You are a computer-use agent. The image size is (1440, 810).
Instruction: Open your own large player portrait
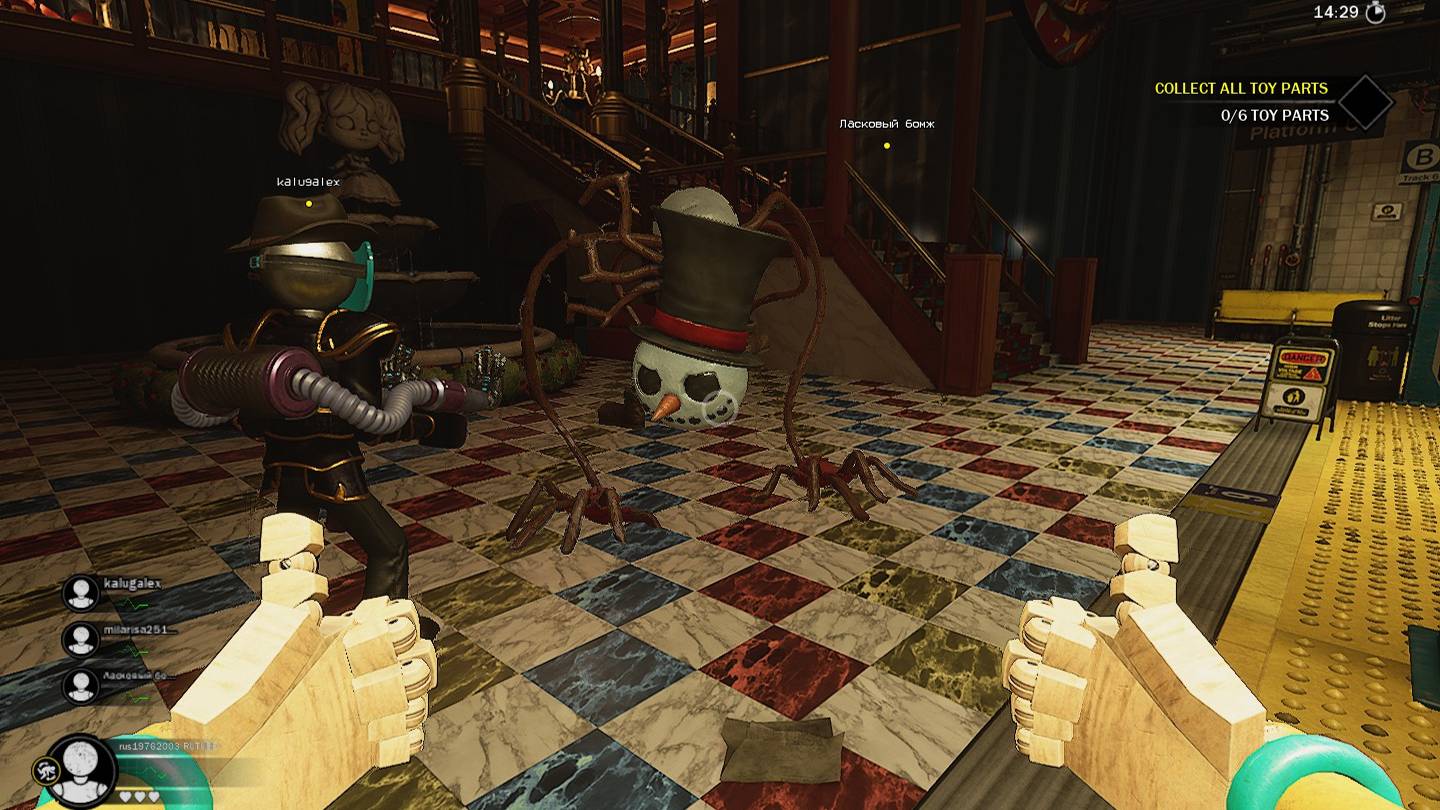[x=83, y=772]
